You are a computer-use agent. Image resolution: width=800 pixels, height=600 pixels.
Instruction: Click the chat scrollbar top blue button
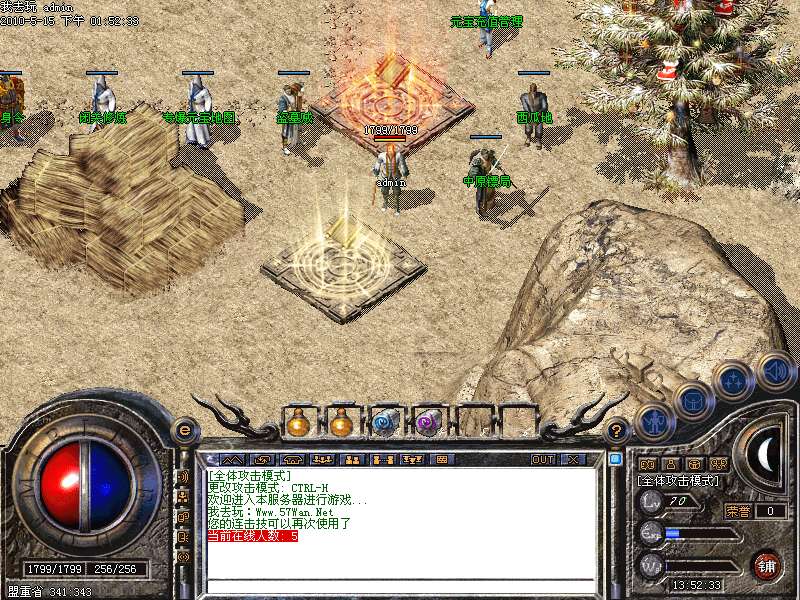click(x=615, y=459)
